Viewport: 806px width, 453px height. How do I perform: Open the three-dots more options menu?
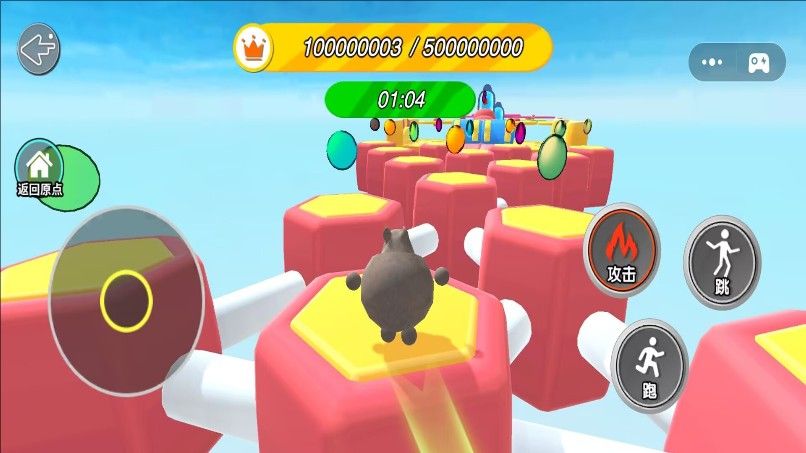(x=712, y=62)
